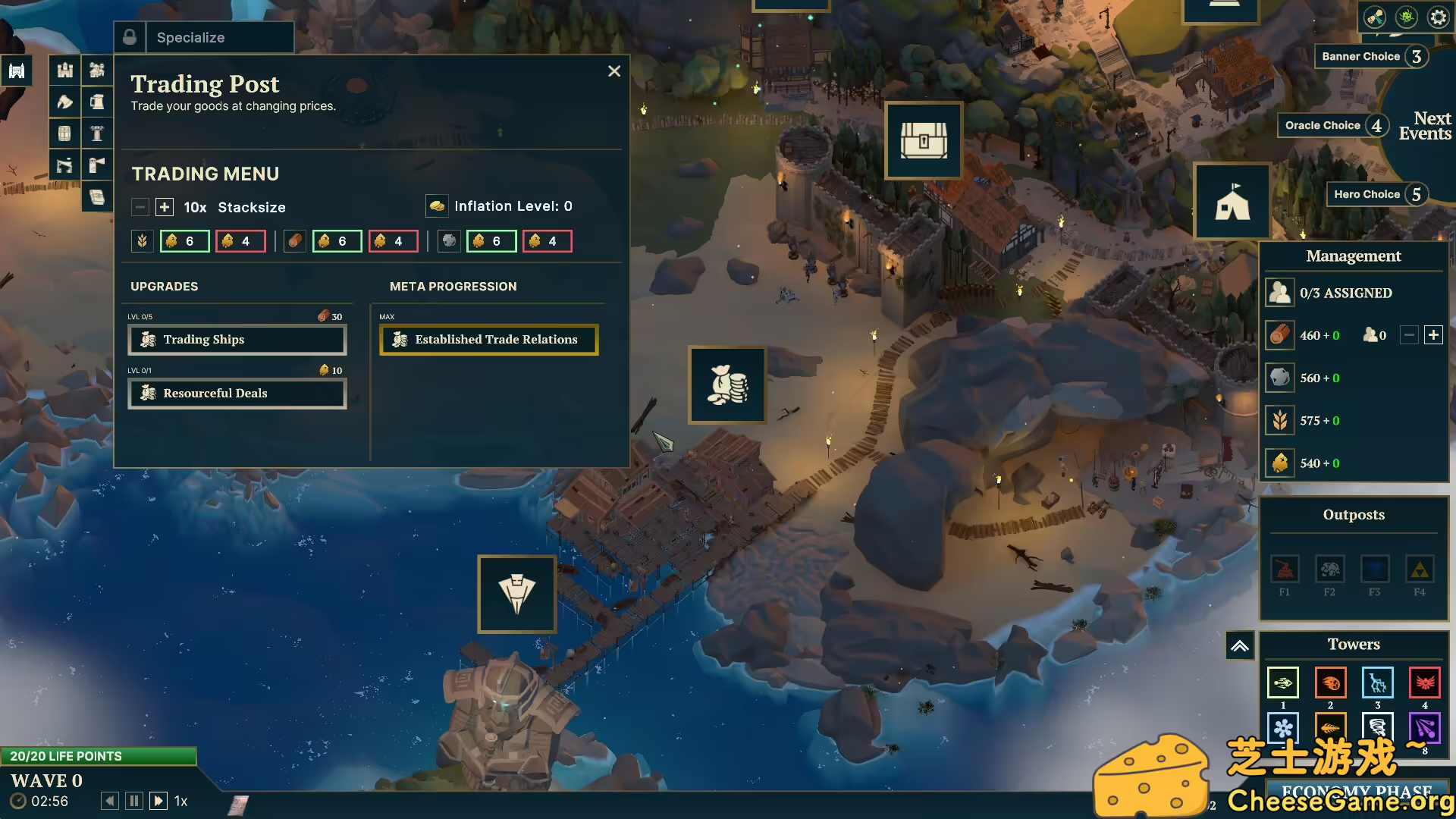This screenshot has height=819, width=1456.
Task: Increase the trading stack size with plus
Action: (x=164, y=206)
